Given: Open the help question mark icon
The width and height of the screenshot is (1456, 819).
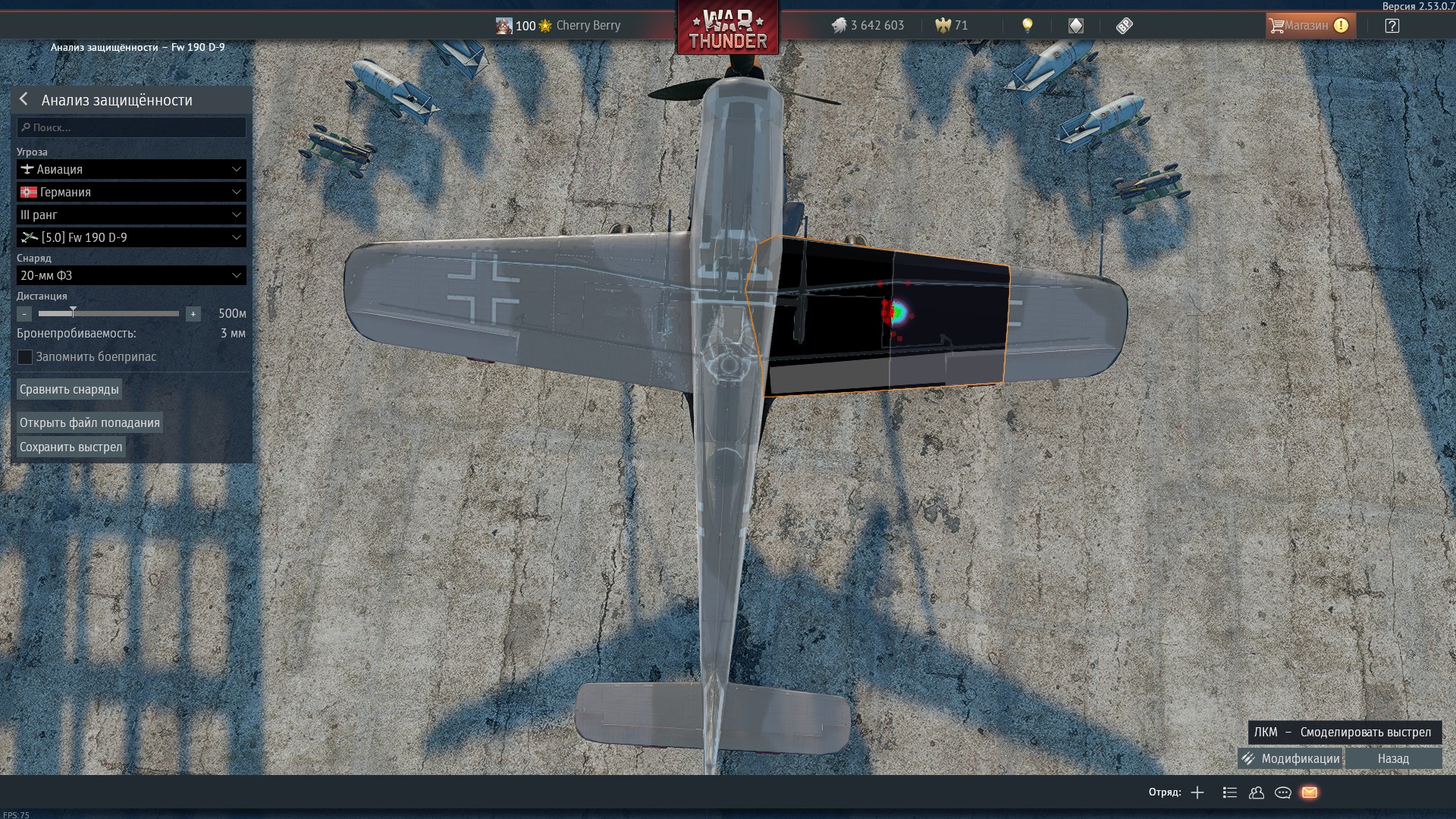Looking at the screenshot, I should (x=1392, y=26).
